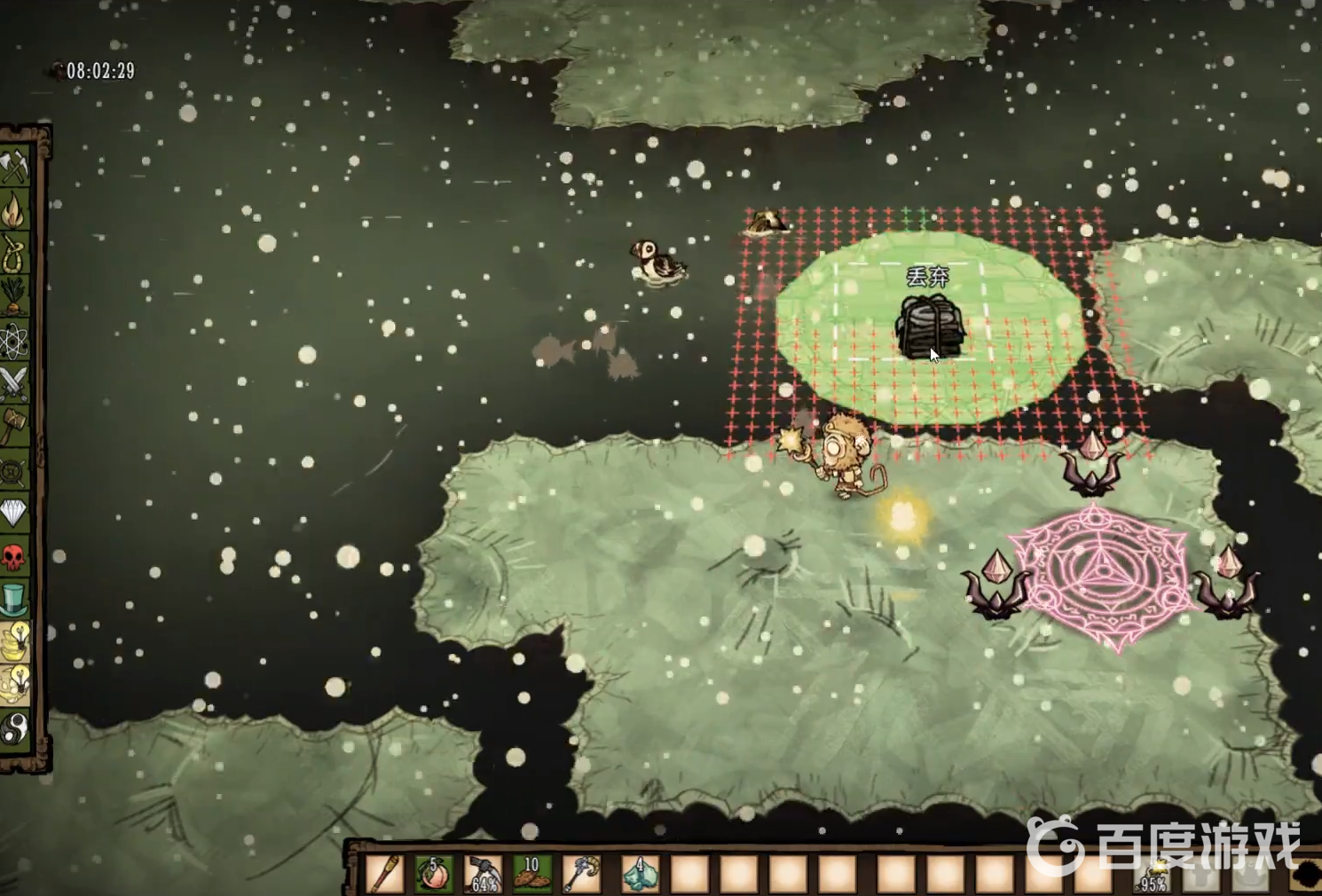Open the Fire crafting tab
Image resolution: width=1322 pixels, height=896 pixels.
[15, 211]
